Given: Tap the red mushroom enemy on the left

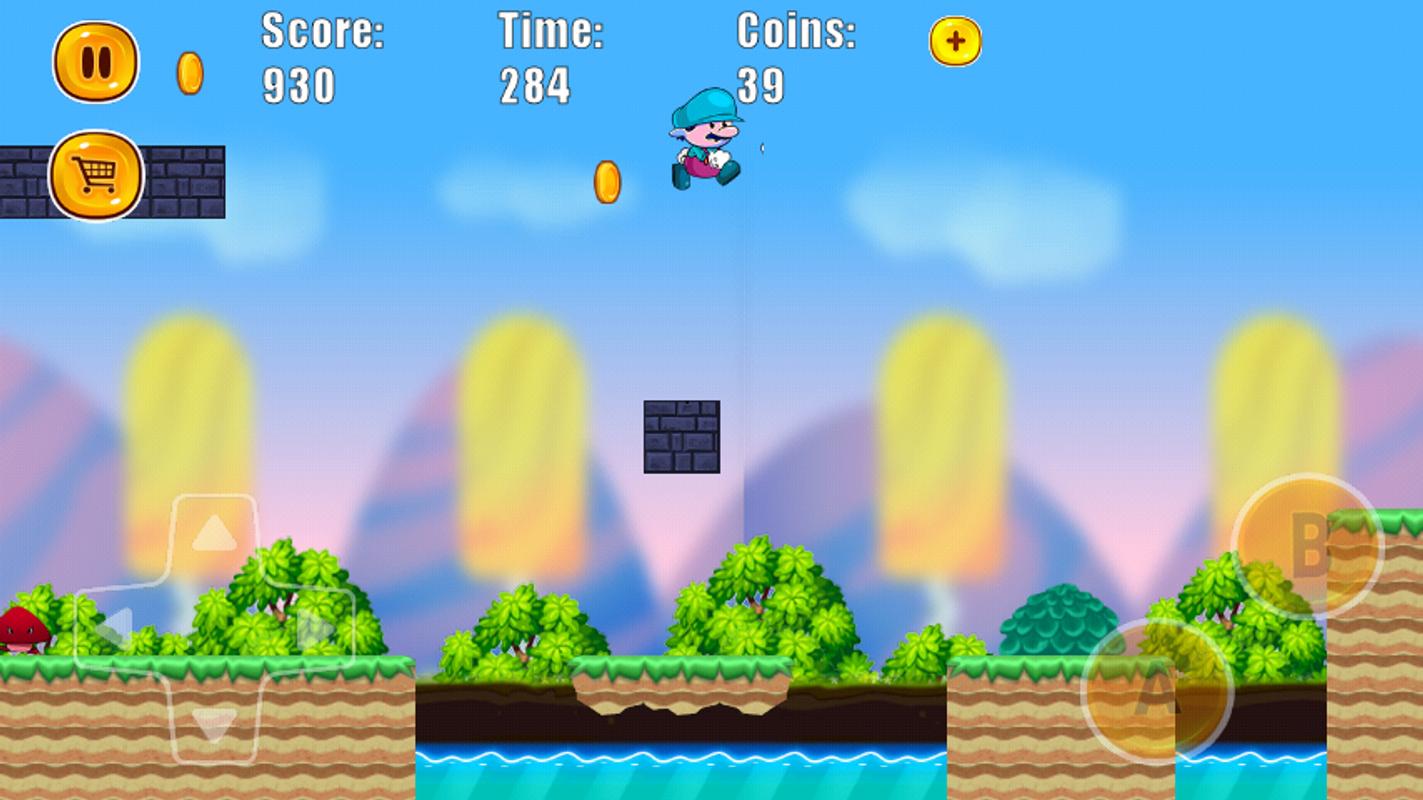Looking at the screenshot, I should [25, 630].
